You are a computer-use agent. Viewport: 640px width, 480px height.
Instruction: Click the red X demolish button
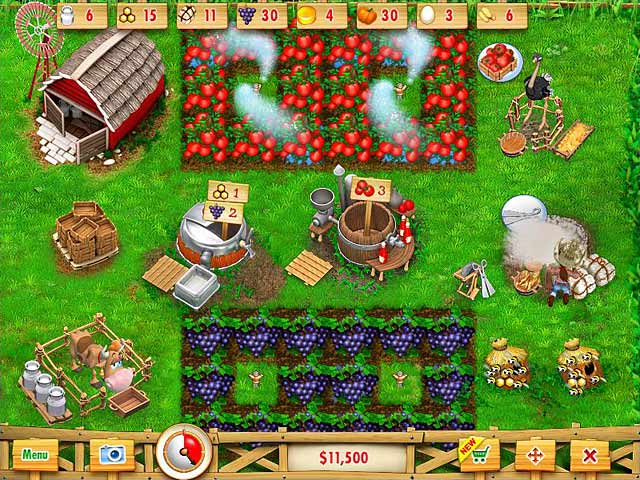pos(590,455)
